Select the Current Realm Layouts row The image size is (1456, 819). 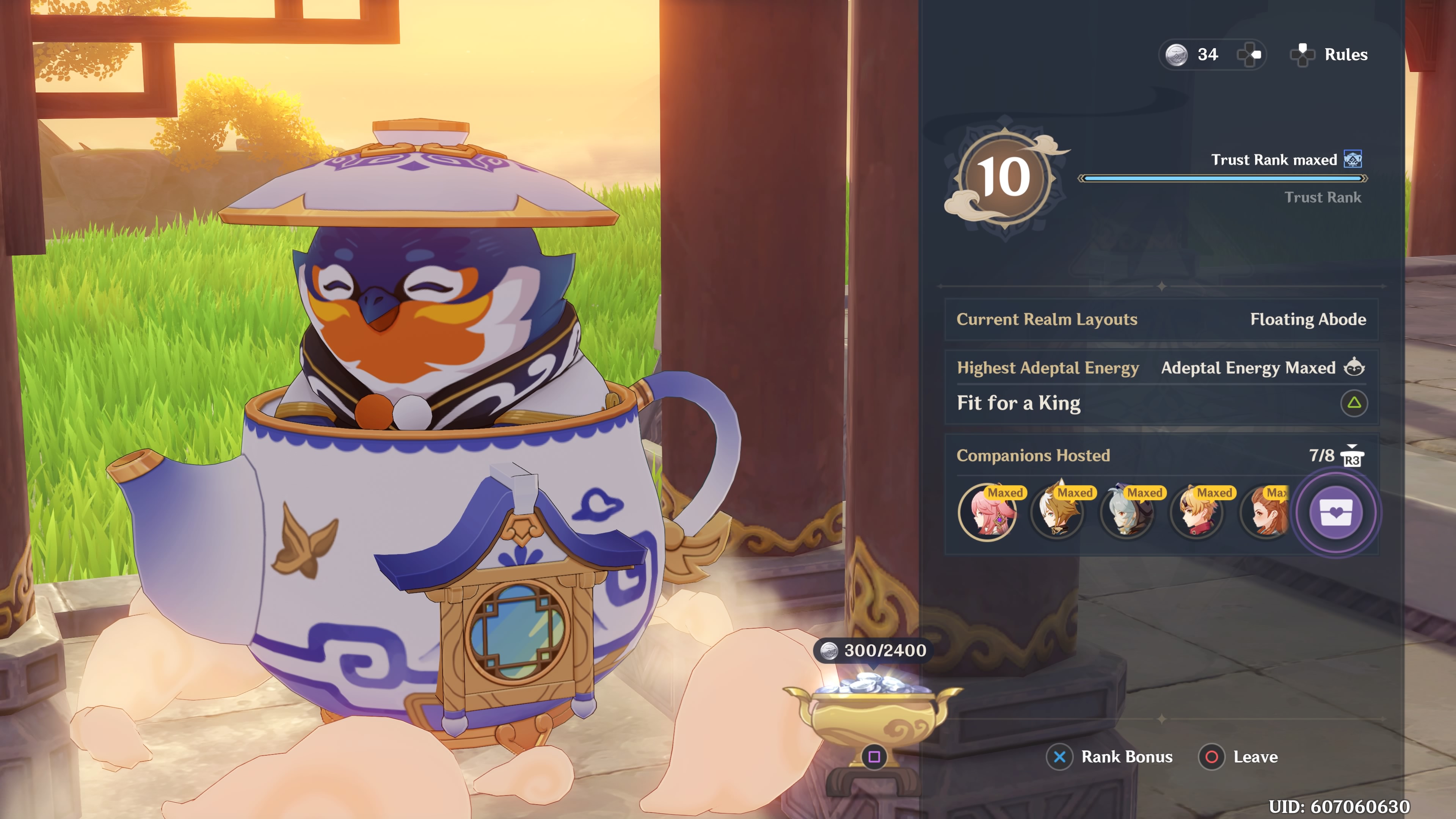[x=1161, y=319]
